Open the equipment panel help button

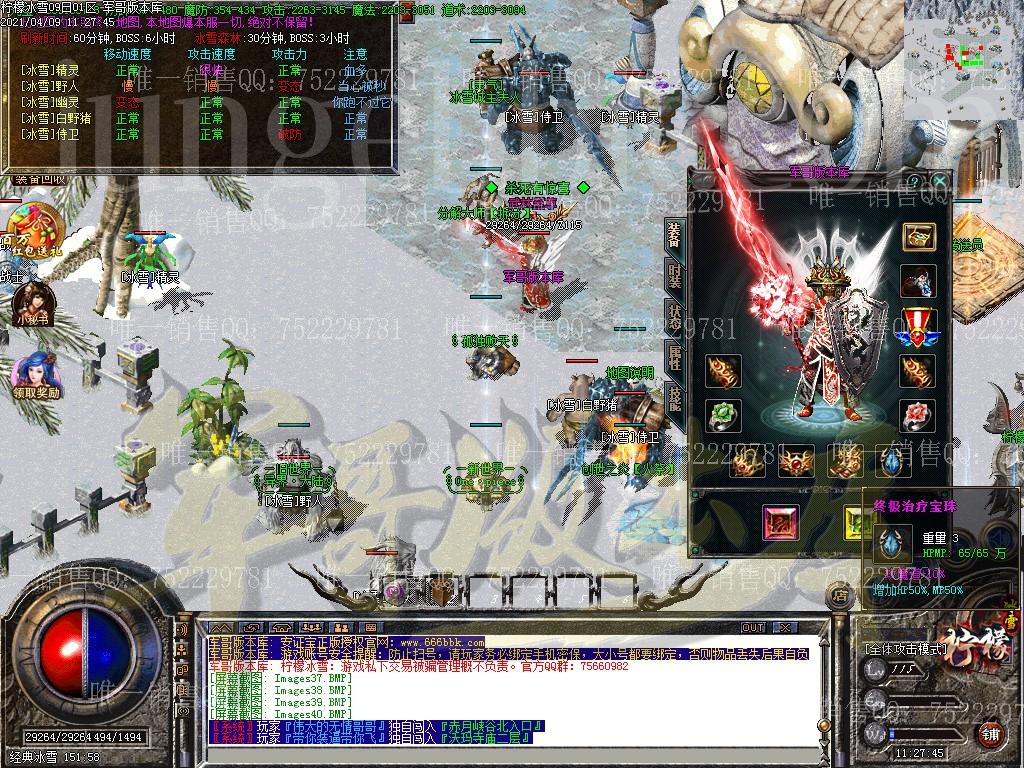pyautogui.click(x=913, y=180)
